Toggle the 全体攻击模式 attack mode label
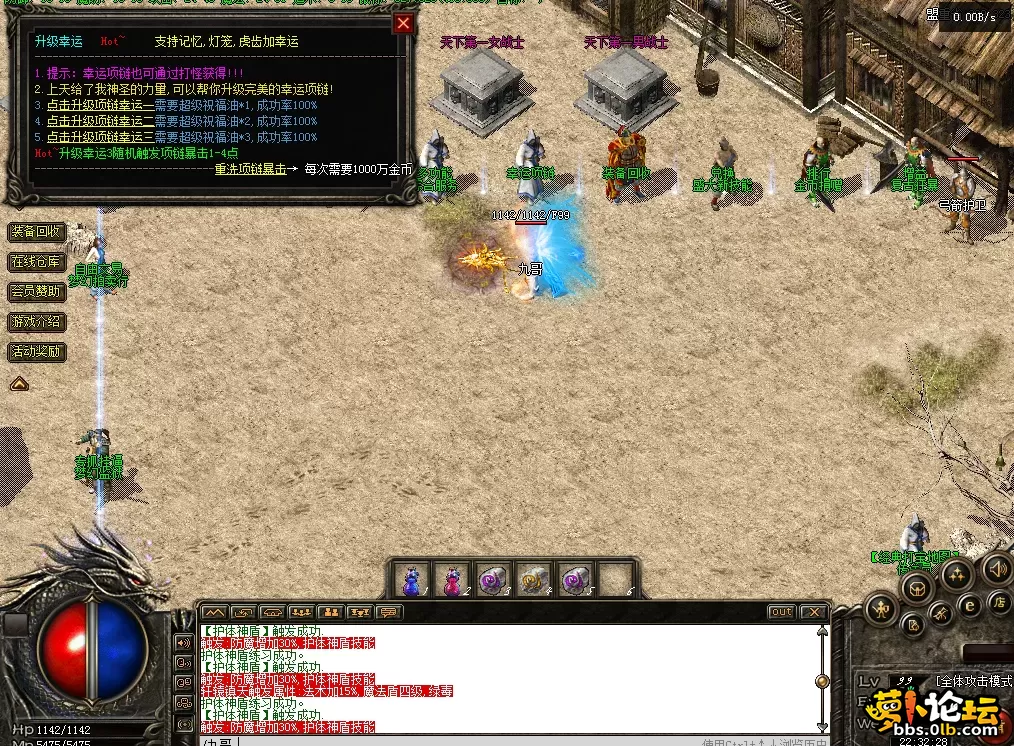 click(x=973, y=681)
